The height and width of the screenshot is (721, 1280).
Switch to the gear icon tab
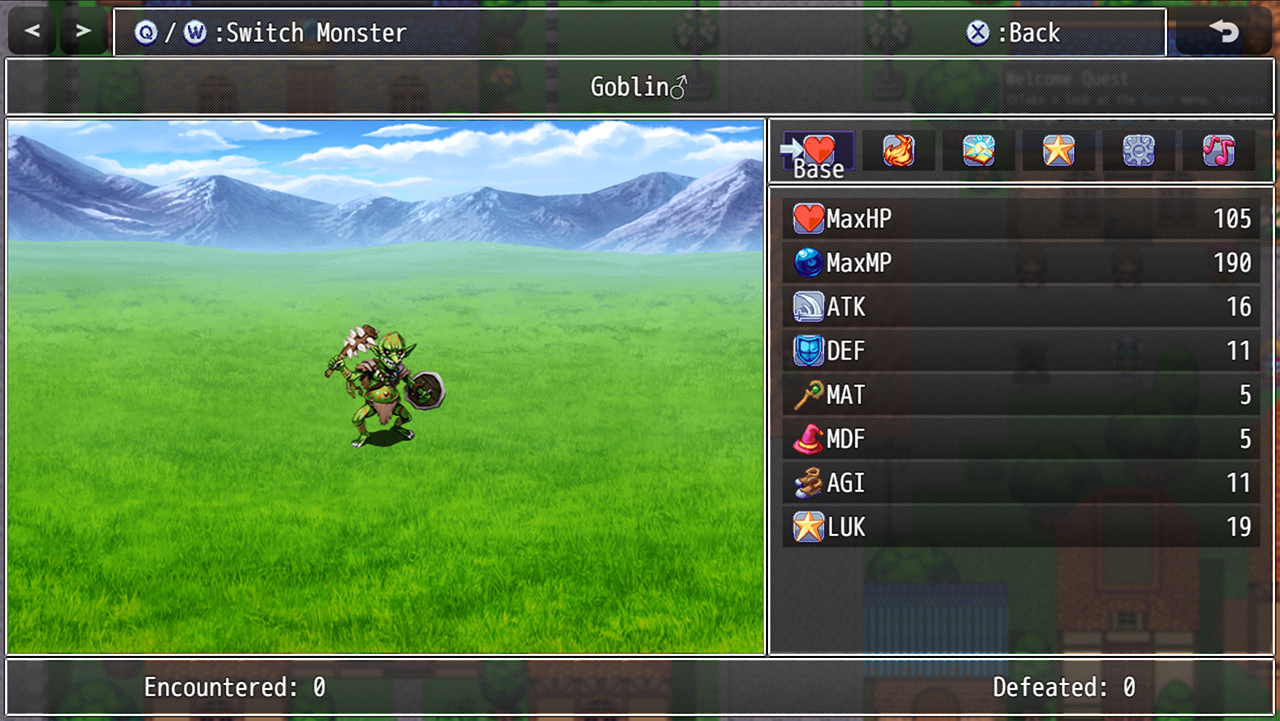(x=1139, y=151)
